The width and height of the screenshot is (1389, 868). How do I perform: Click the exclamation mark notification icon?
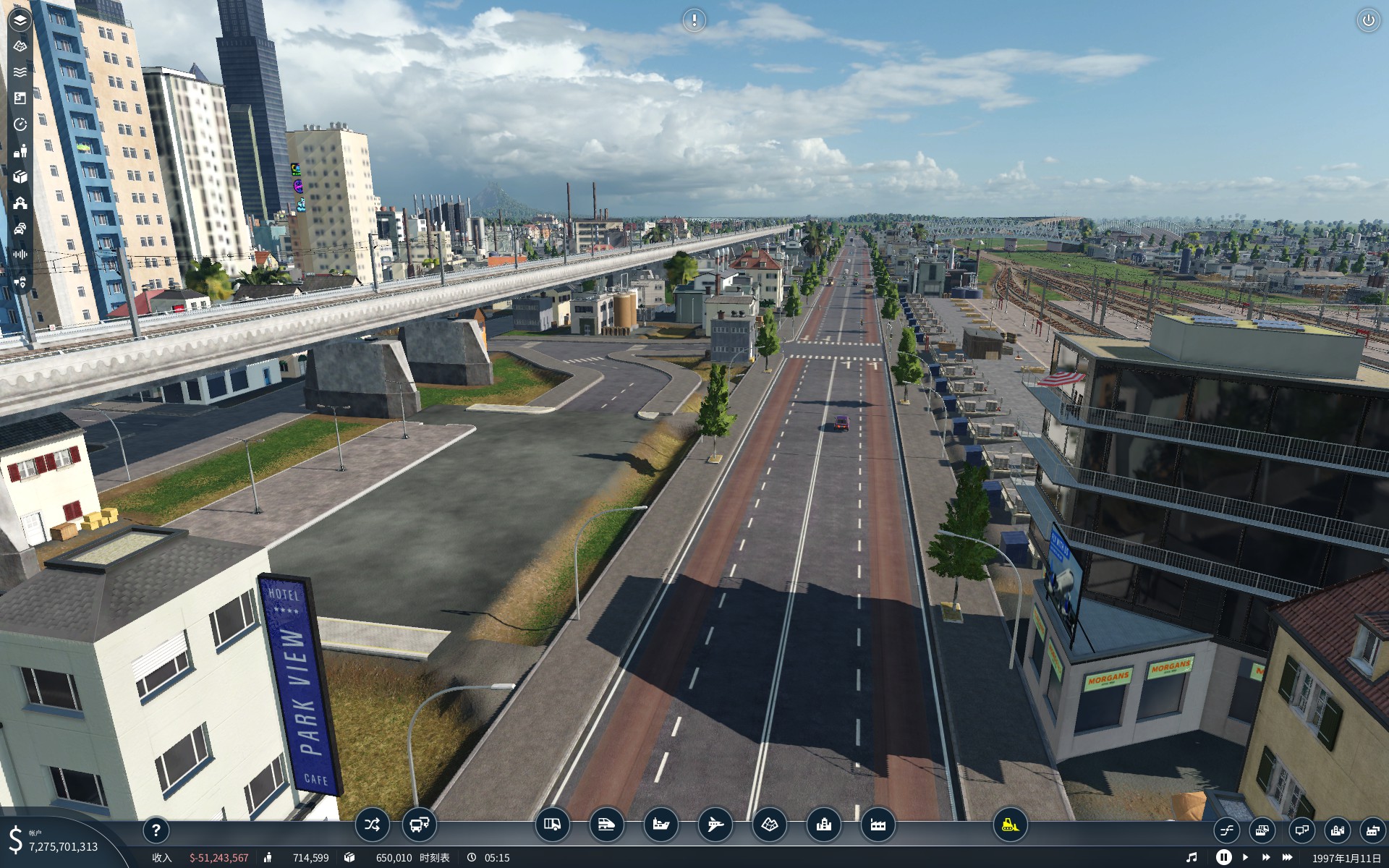[694, 20]
